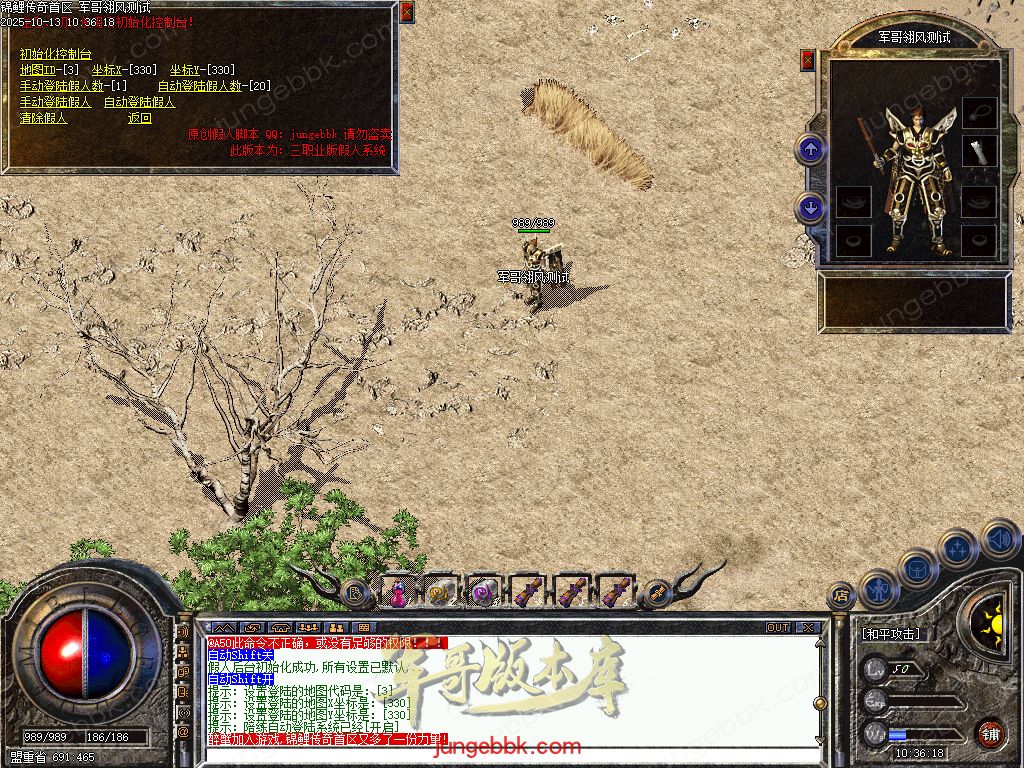Click the down arrow on equipment panel
The height and width of the screenshot is (768, 1024).
tap(810, 208)
